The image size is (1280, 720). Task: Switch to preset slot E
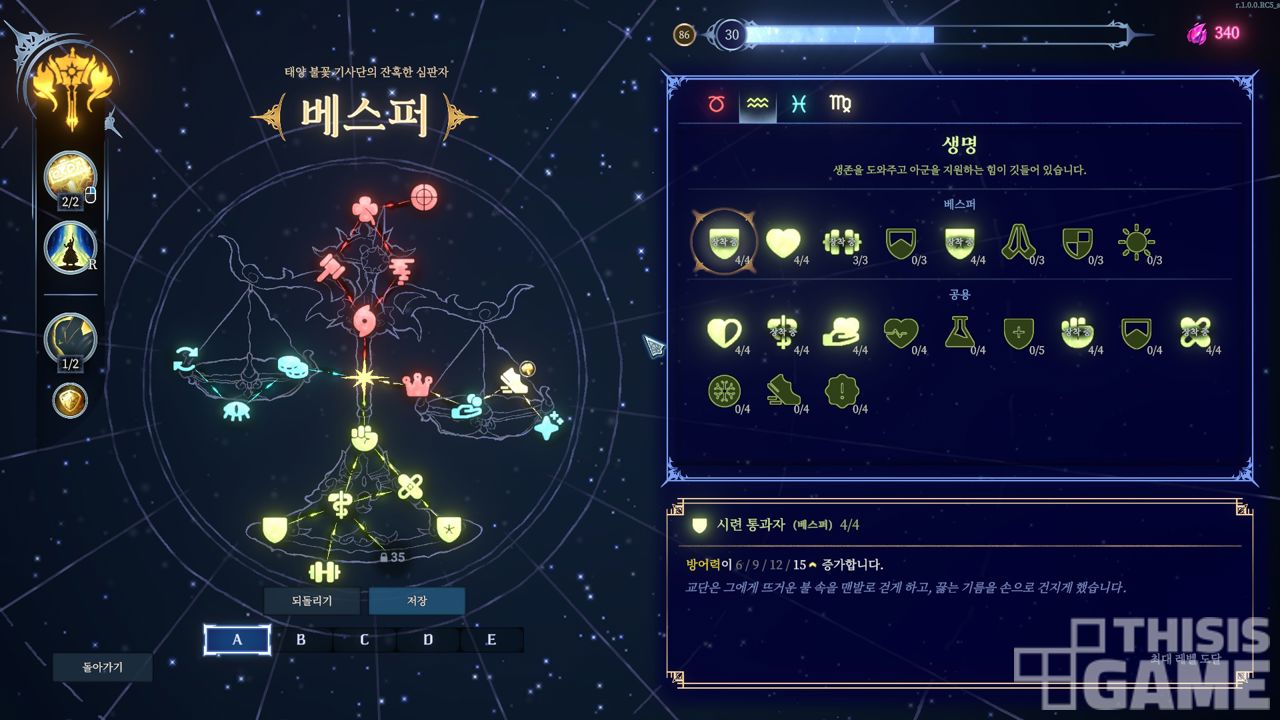pyautogui.click(x=491, y=640)
